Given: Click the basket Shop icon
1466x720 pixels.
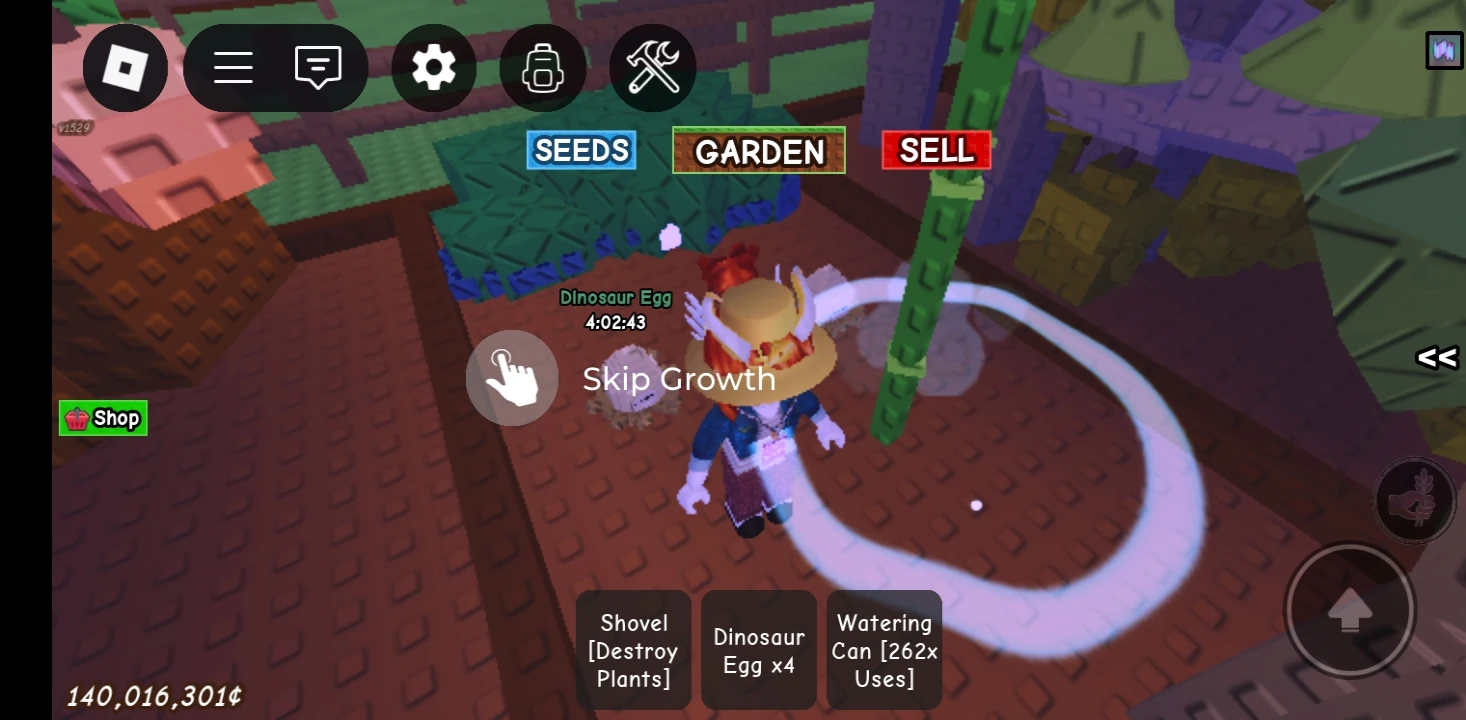Looking at the screenshot, I should (102, 418).
